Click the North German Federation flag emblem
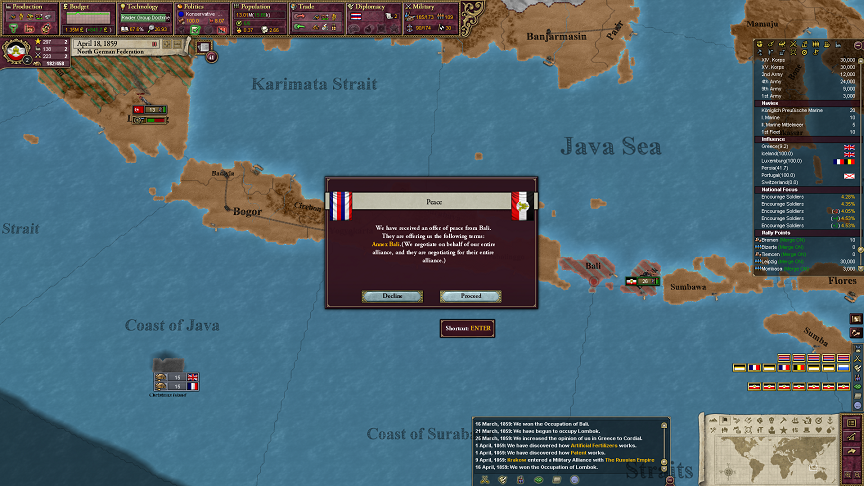This screenshot has height=486, width=864. coord(17,51)
